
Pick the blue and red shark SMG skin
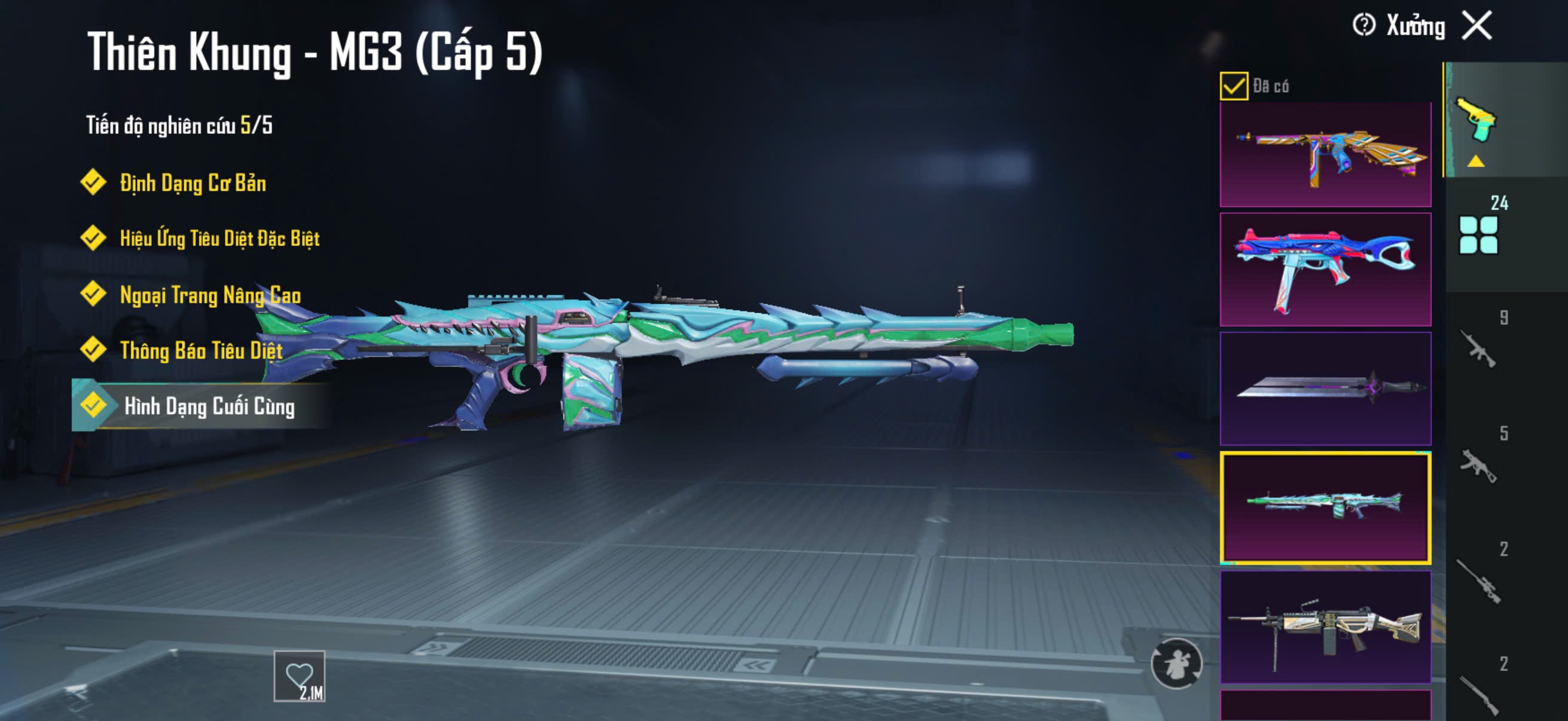[x=1325, y=270]
